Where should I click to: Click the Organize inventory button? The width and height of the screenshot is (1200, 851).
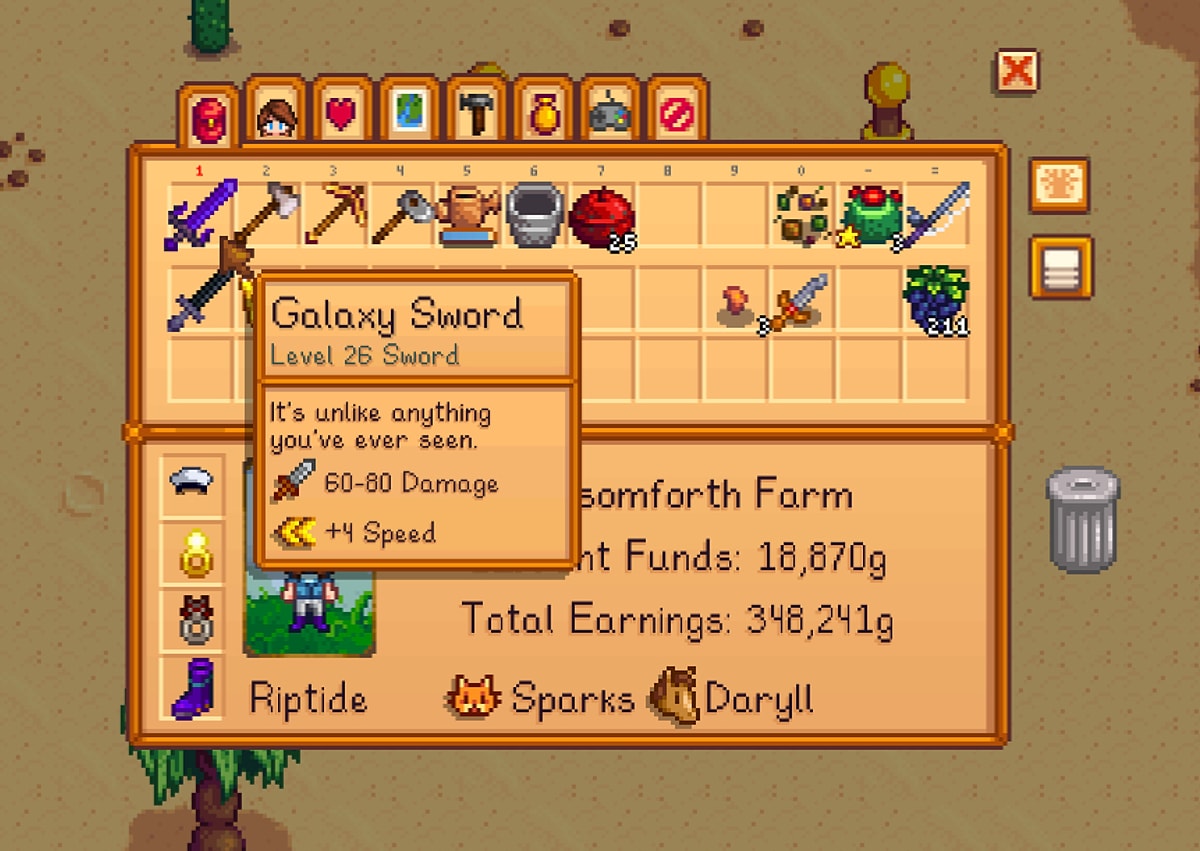(x=1060, y=267)
